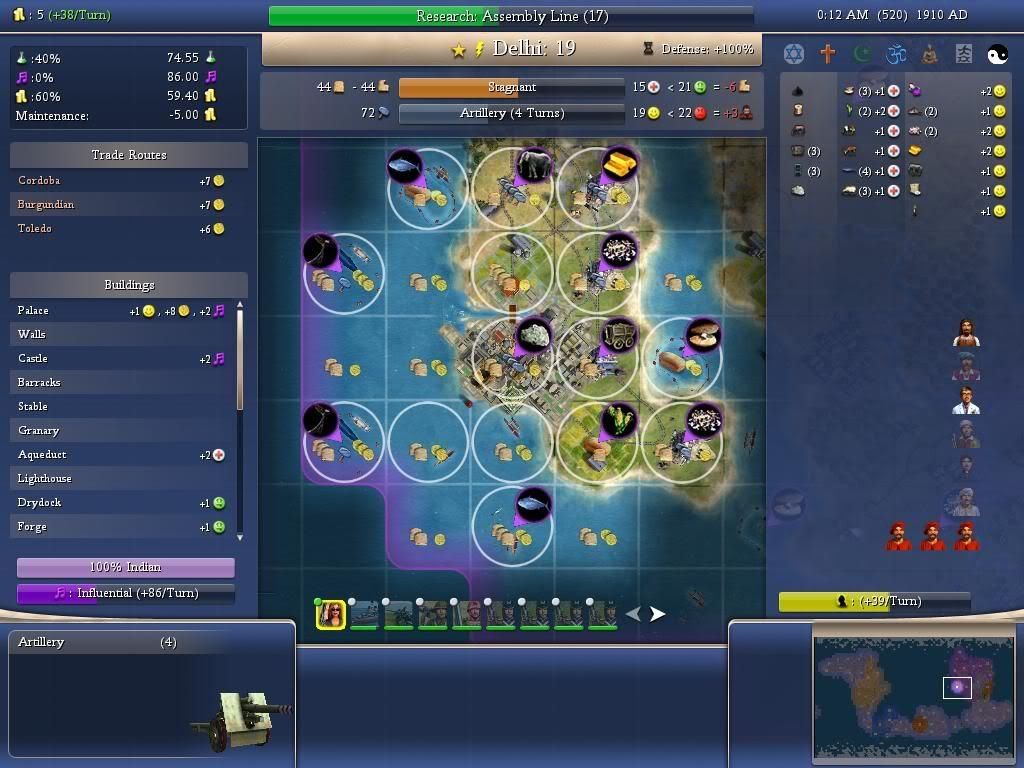Click the Hinduism Om icon
The height and width of the screenshot is (768, 1024).
coord(895,53)
